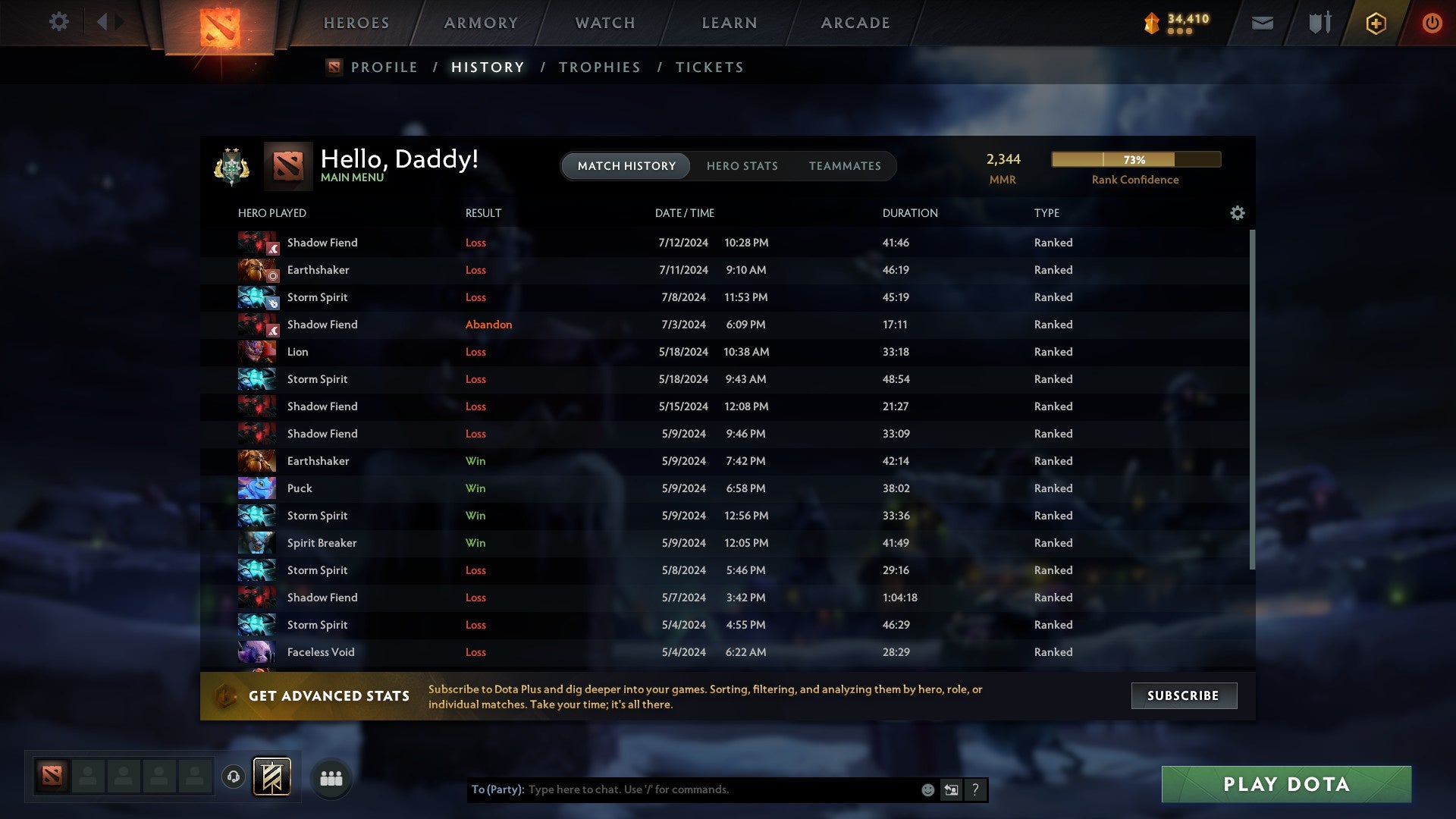Viewport: 1456px width, 819px height.
Task: Open the mail inbox icon
Action: click(1261, 23)
